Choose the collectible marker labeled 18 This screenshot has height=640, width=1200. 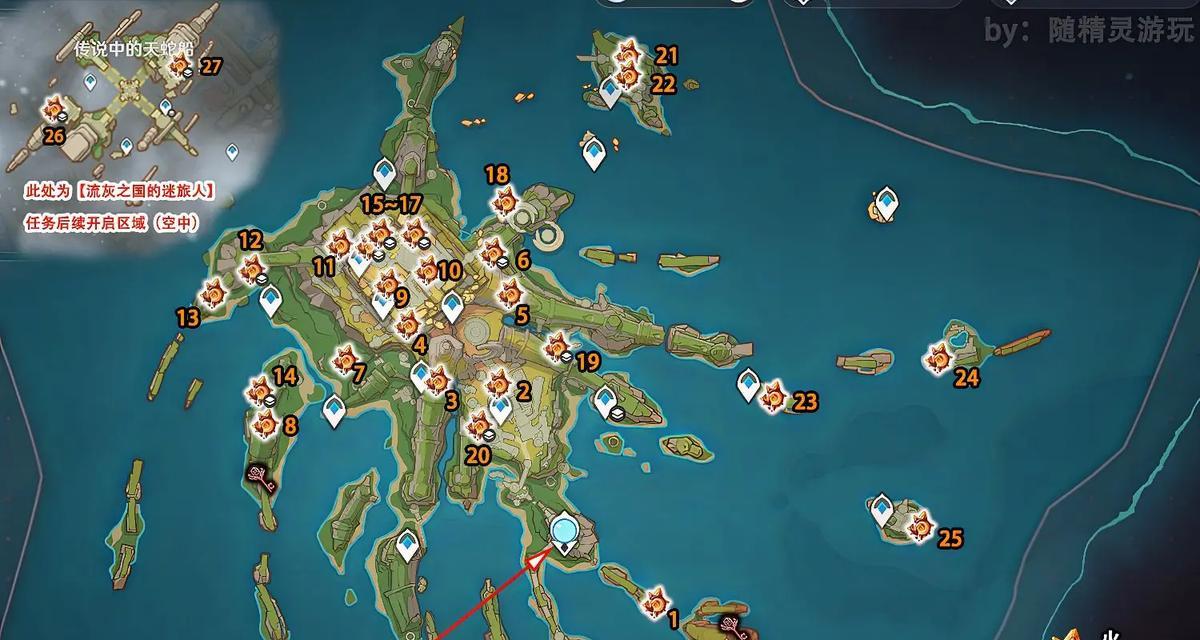pos(505,203)
